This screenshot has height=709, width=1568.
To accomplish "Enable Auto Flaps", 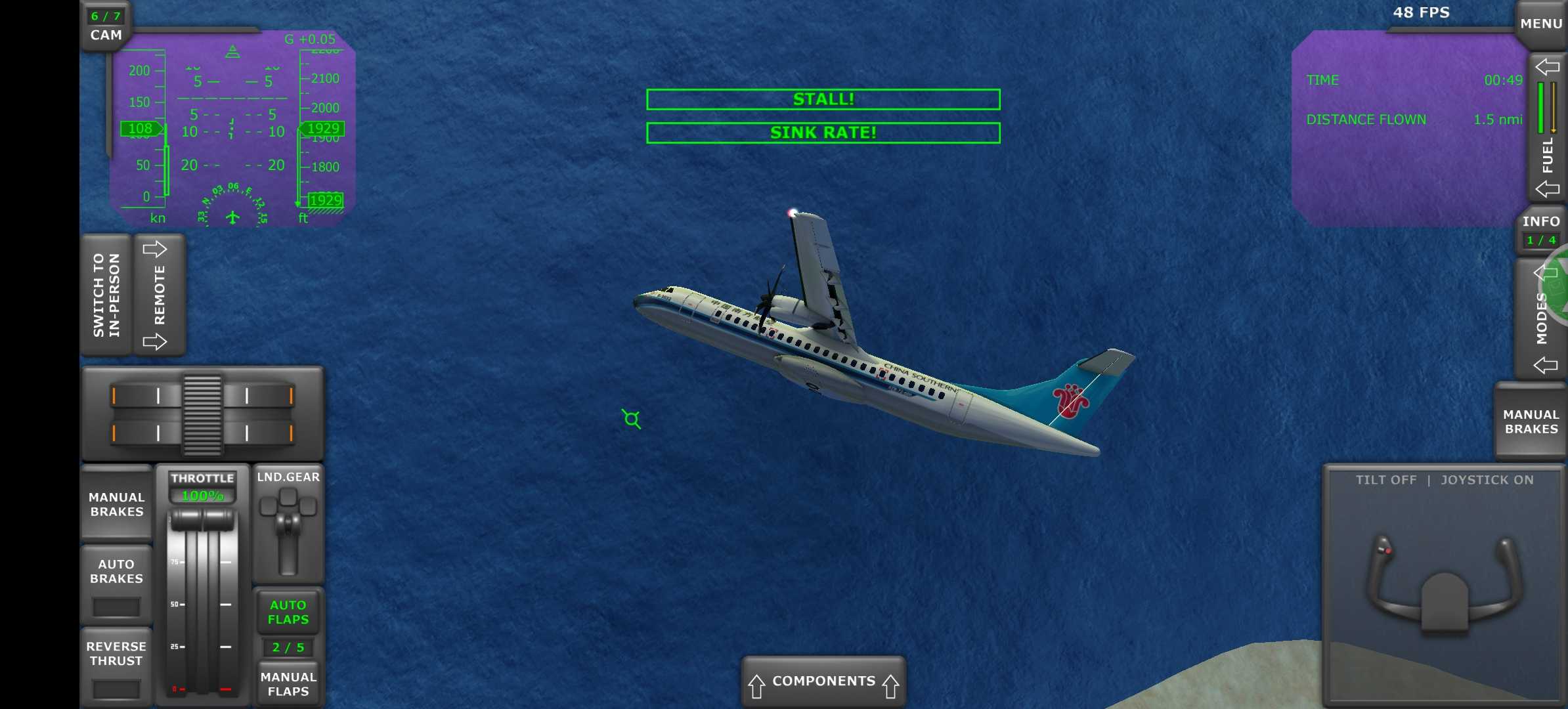I will pyautogui.click(x=288, y=612).
